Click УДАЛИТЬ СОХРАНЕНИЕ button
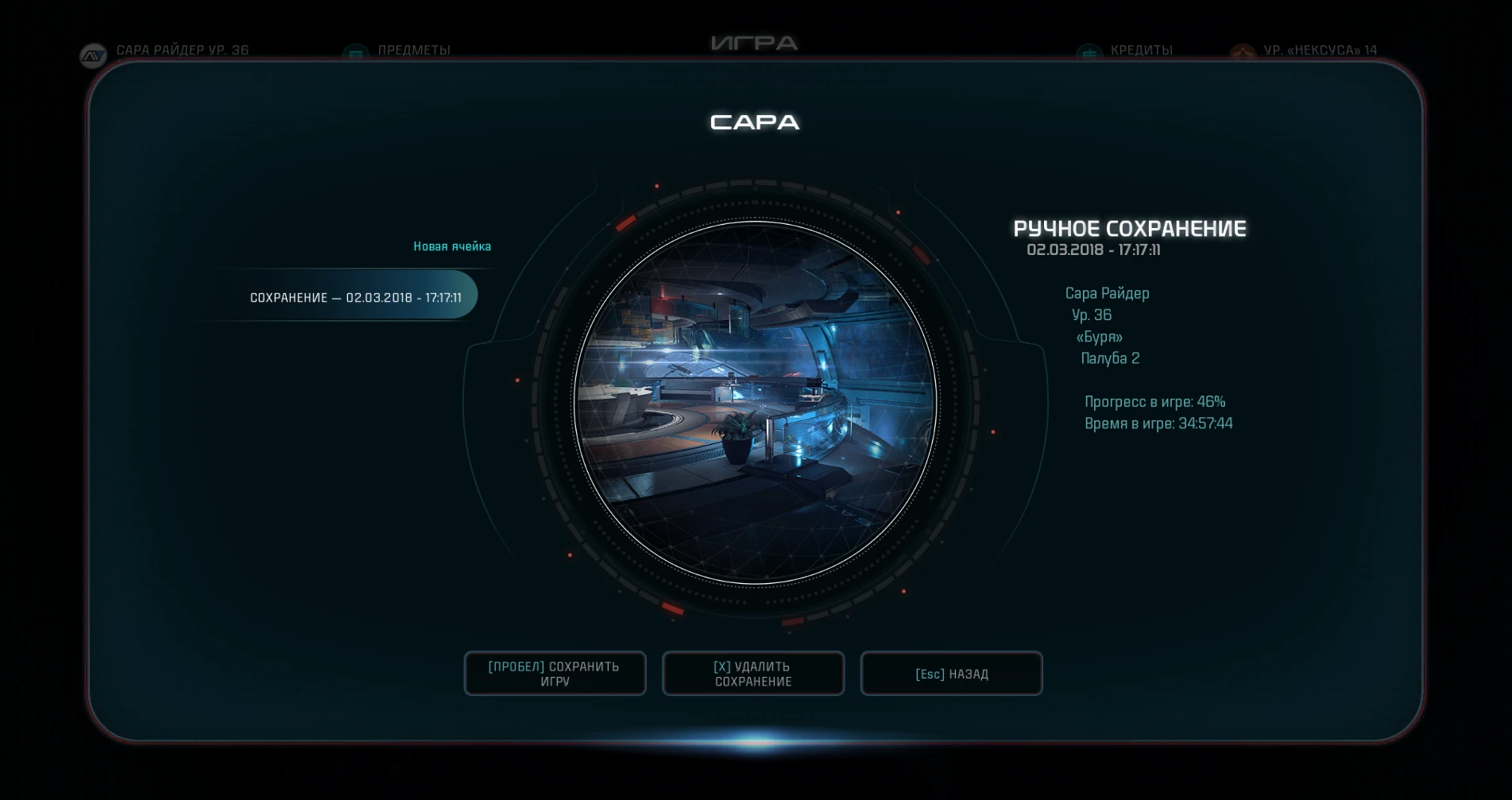Screen dimensions: 1512x800 point(752,673)
